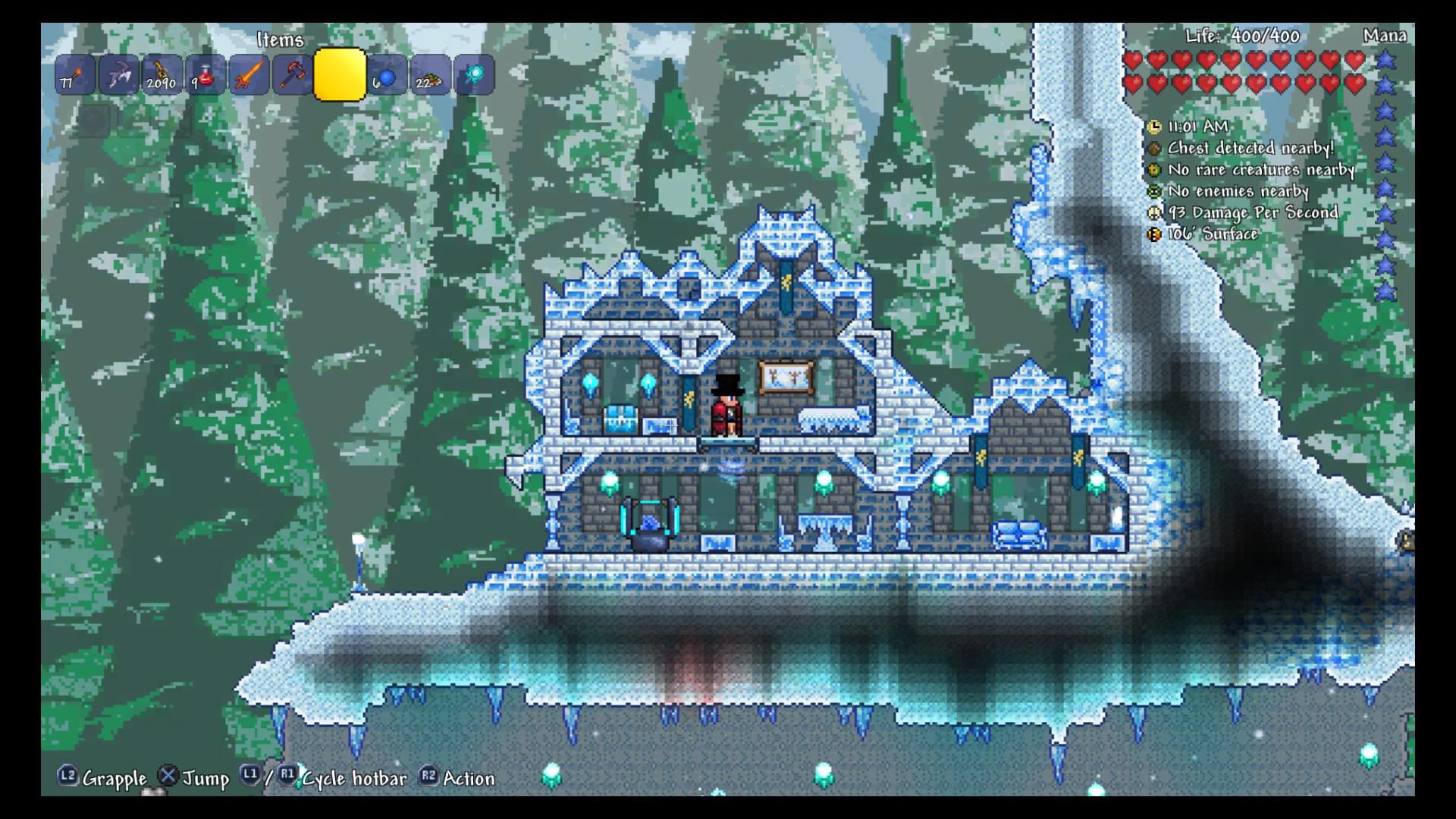This screenshot has height=819, width=1456.
Task: Click the metal detector chest-detected icon
Action: click(1155, 149)
